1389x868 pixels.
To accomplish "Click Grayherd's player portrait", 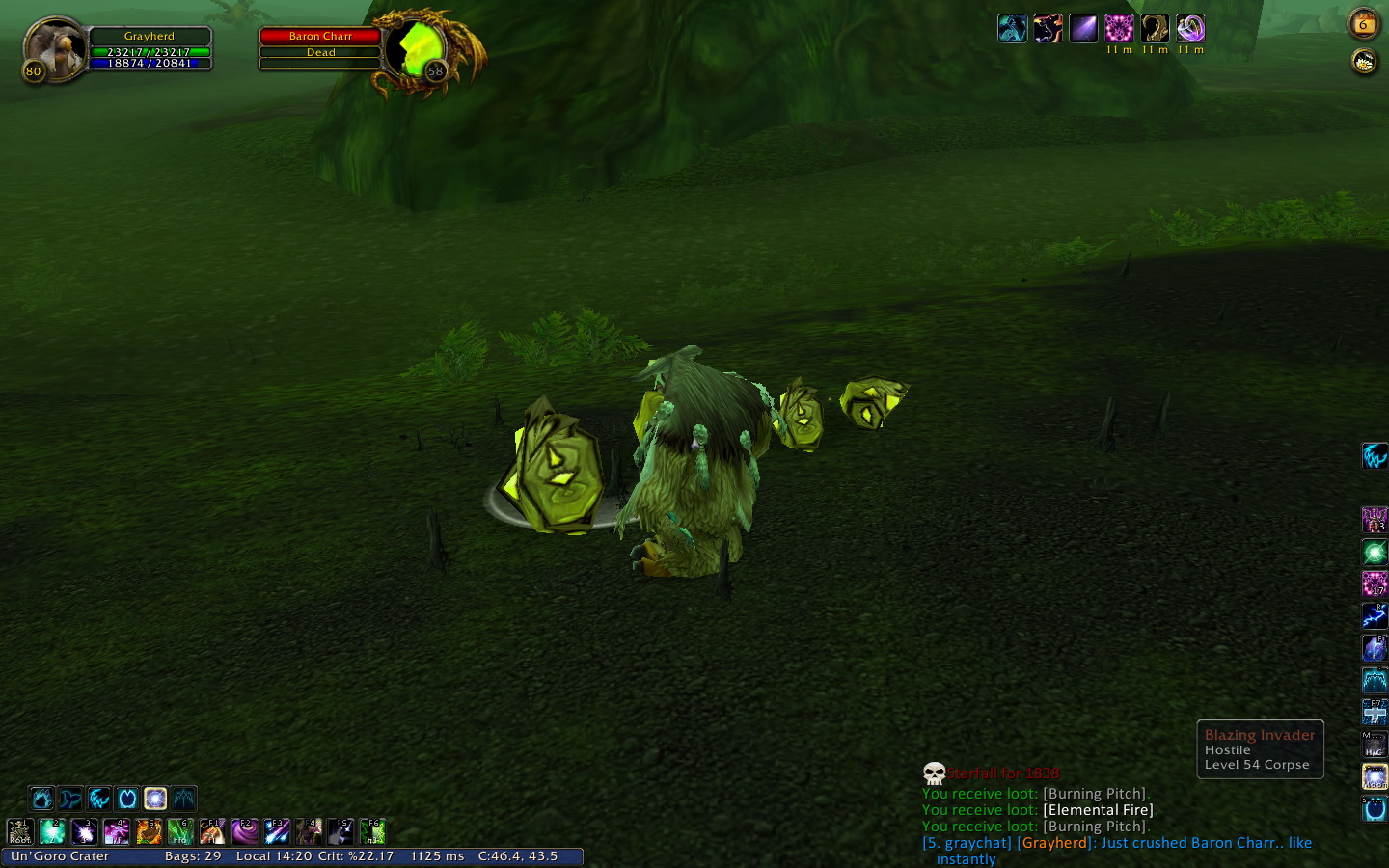I will 54,48.
